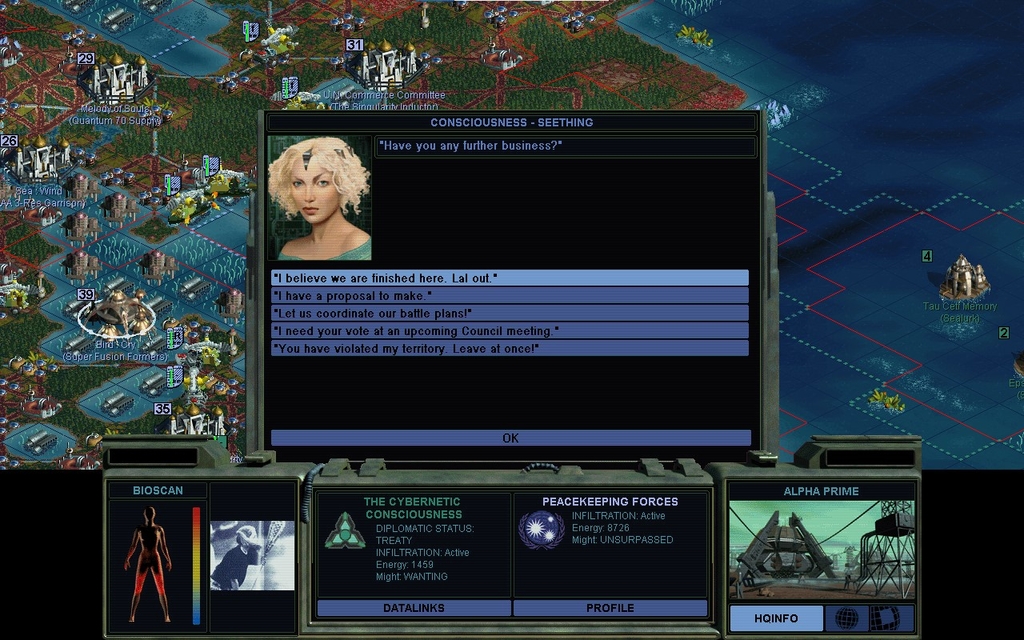Open the faction Profile button
The image size is (1024, 640).
click(x=610, y=608)
